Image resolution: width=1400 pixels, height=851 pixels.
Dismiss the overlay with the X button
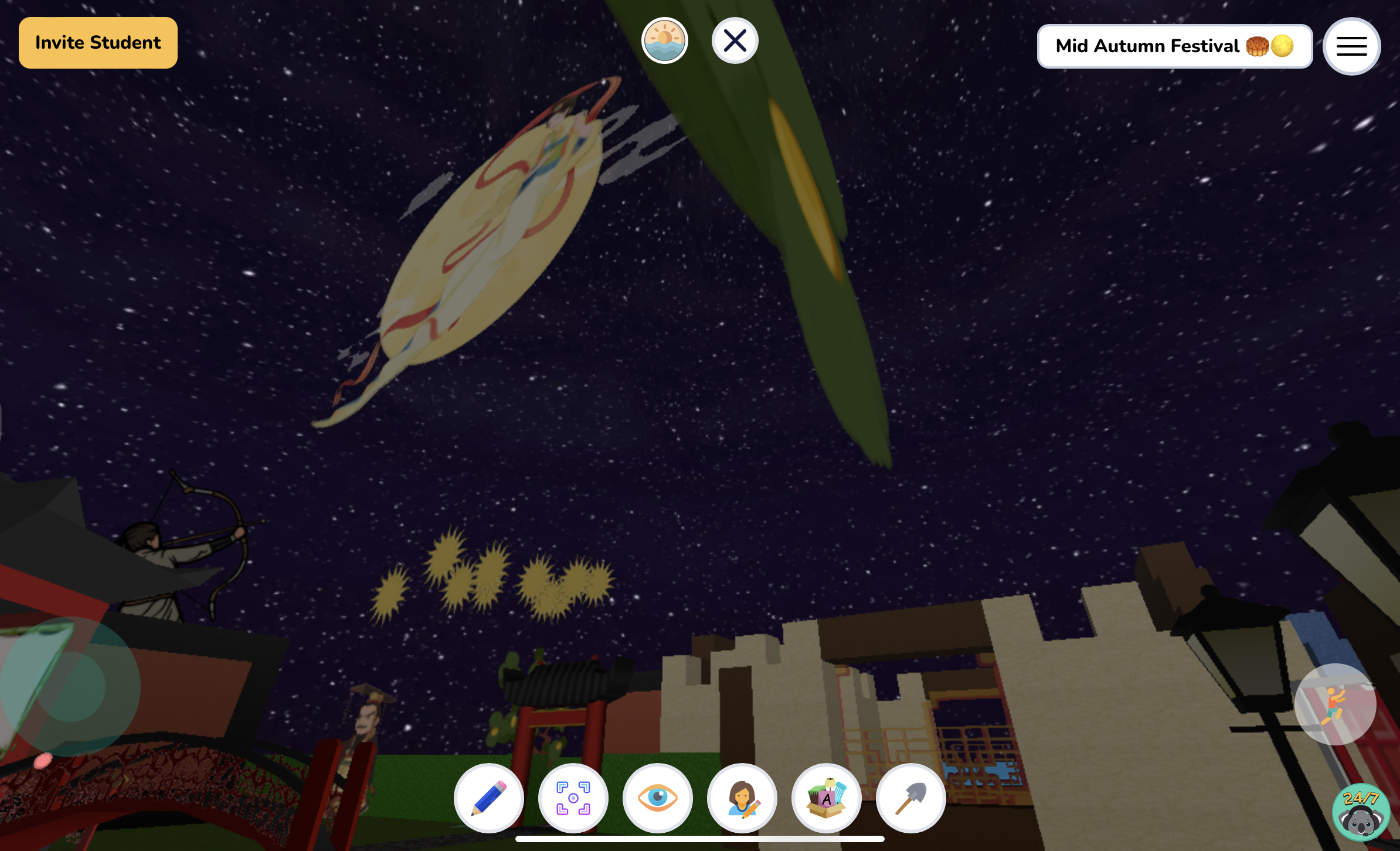(x=735, y=40)
